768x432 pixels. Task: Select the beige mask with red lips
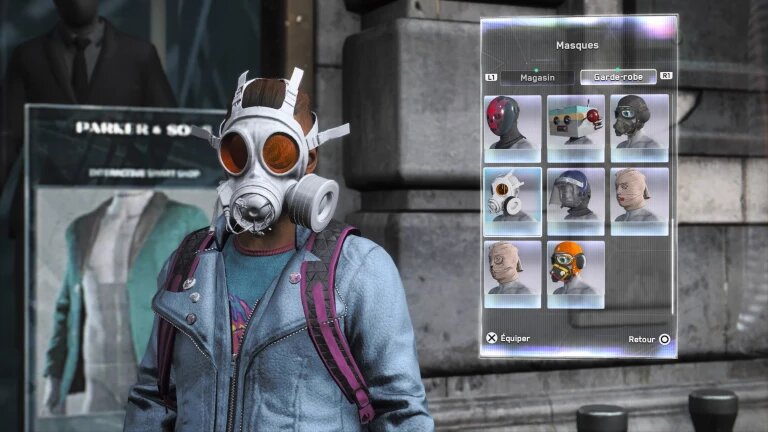(x=639, y=200)
